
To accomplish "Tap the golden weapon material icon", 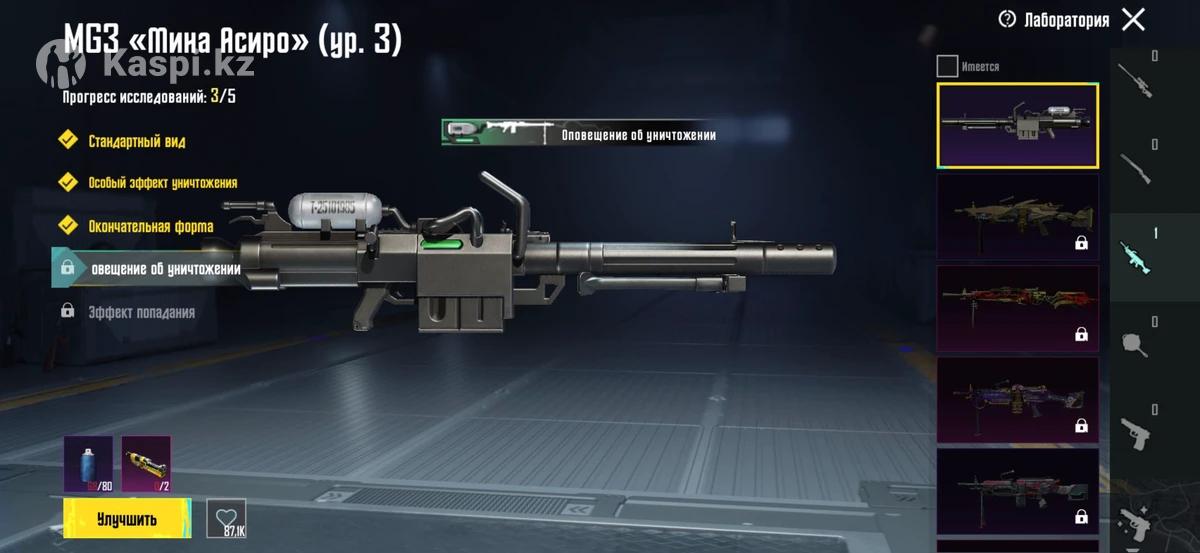I will click(x=146, y=463).
